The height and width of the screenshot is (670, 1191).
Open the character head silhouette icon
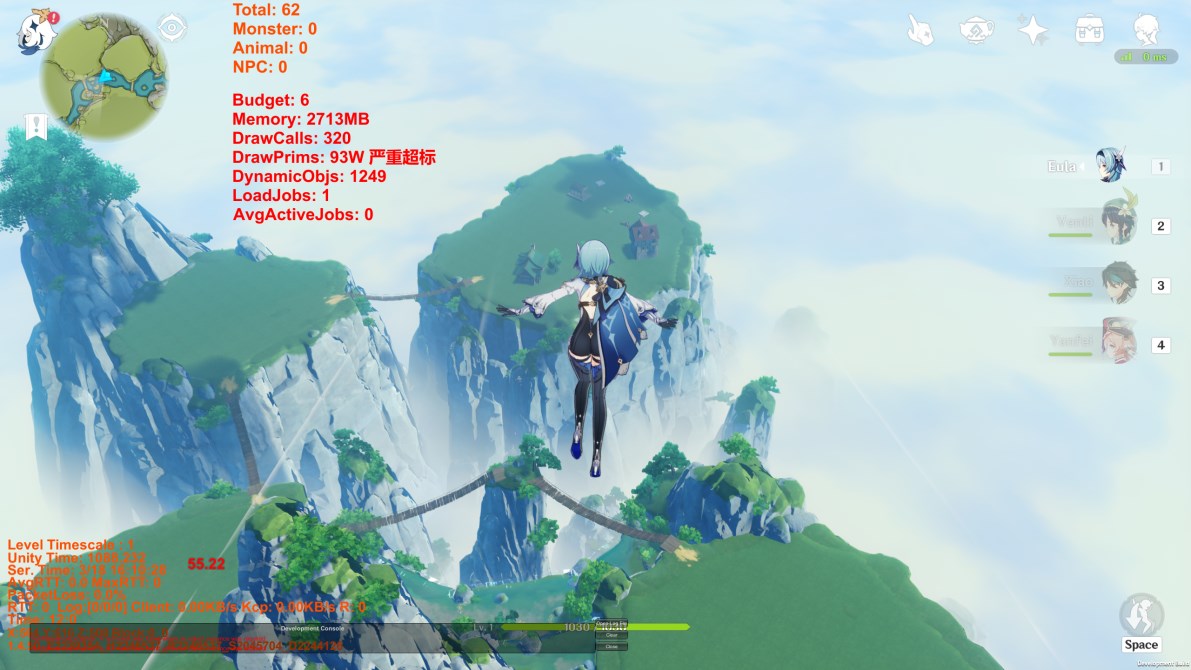coord(1146,30)
